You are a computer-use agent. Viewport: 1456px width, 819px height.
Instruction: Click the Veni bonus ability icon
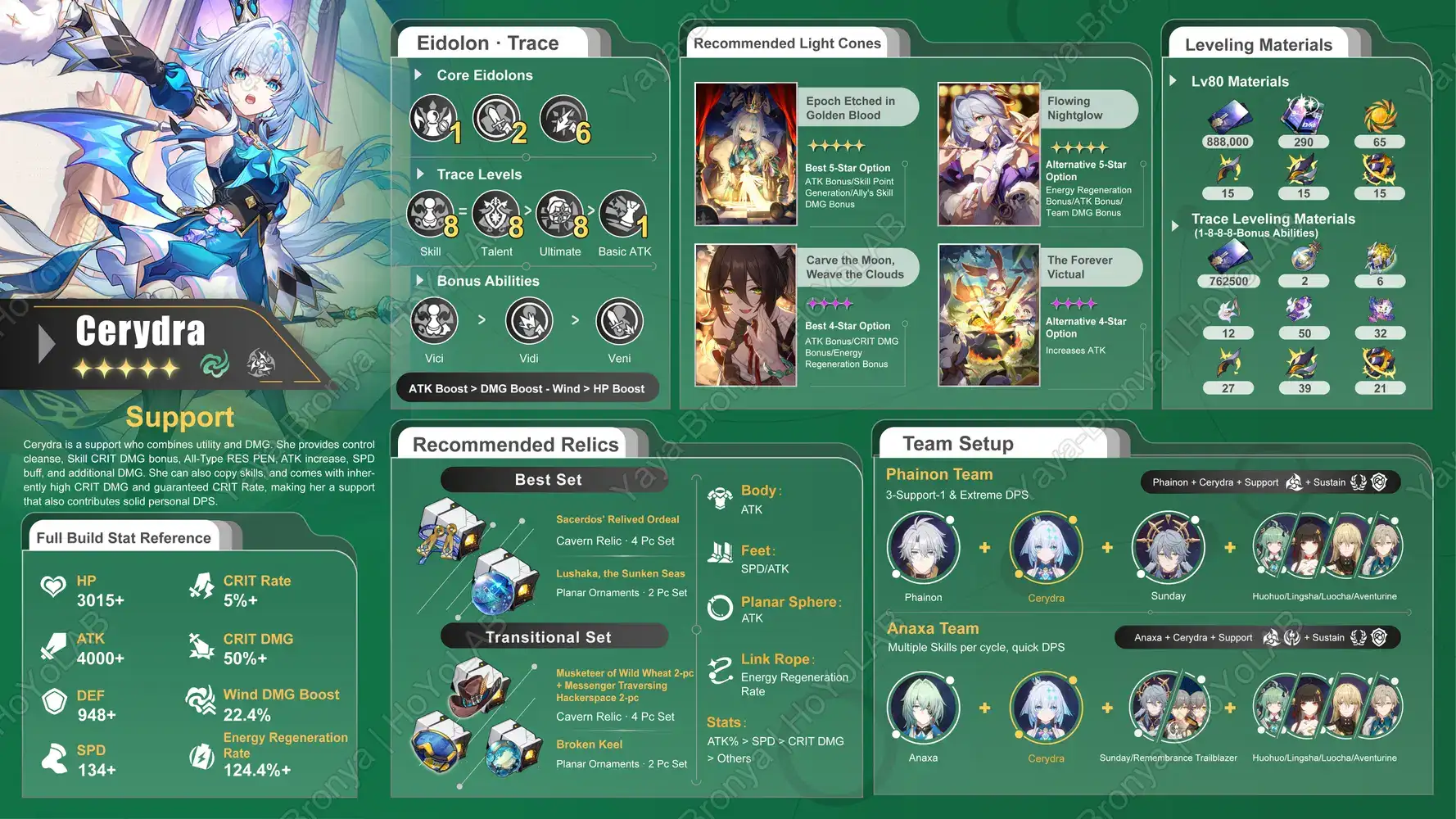619,321
